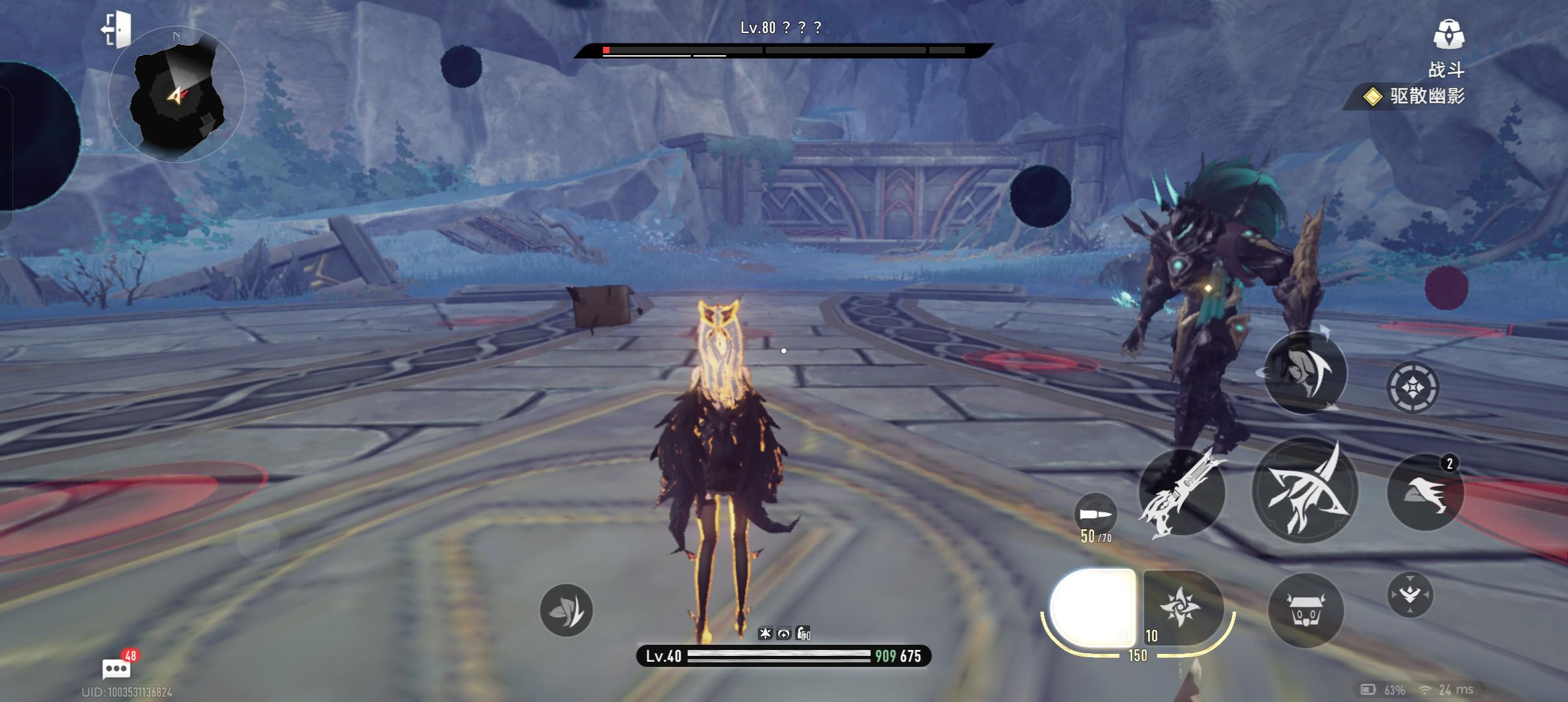Tap the downward chevron slam button
The image size is (1568, 702).
[x=1409, y=594]
